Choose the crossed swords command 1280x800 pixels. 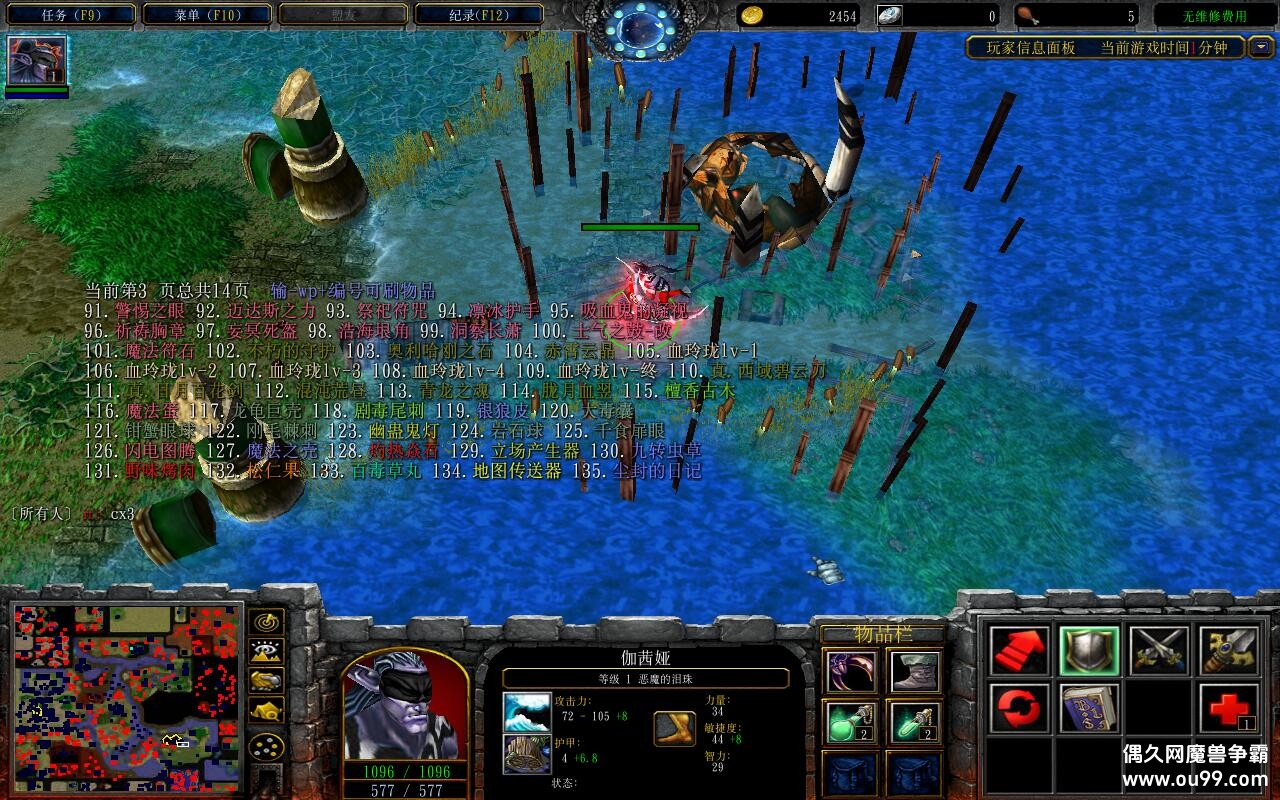point(1159,651)
